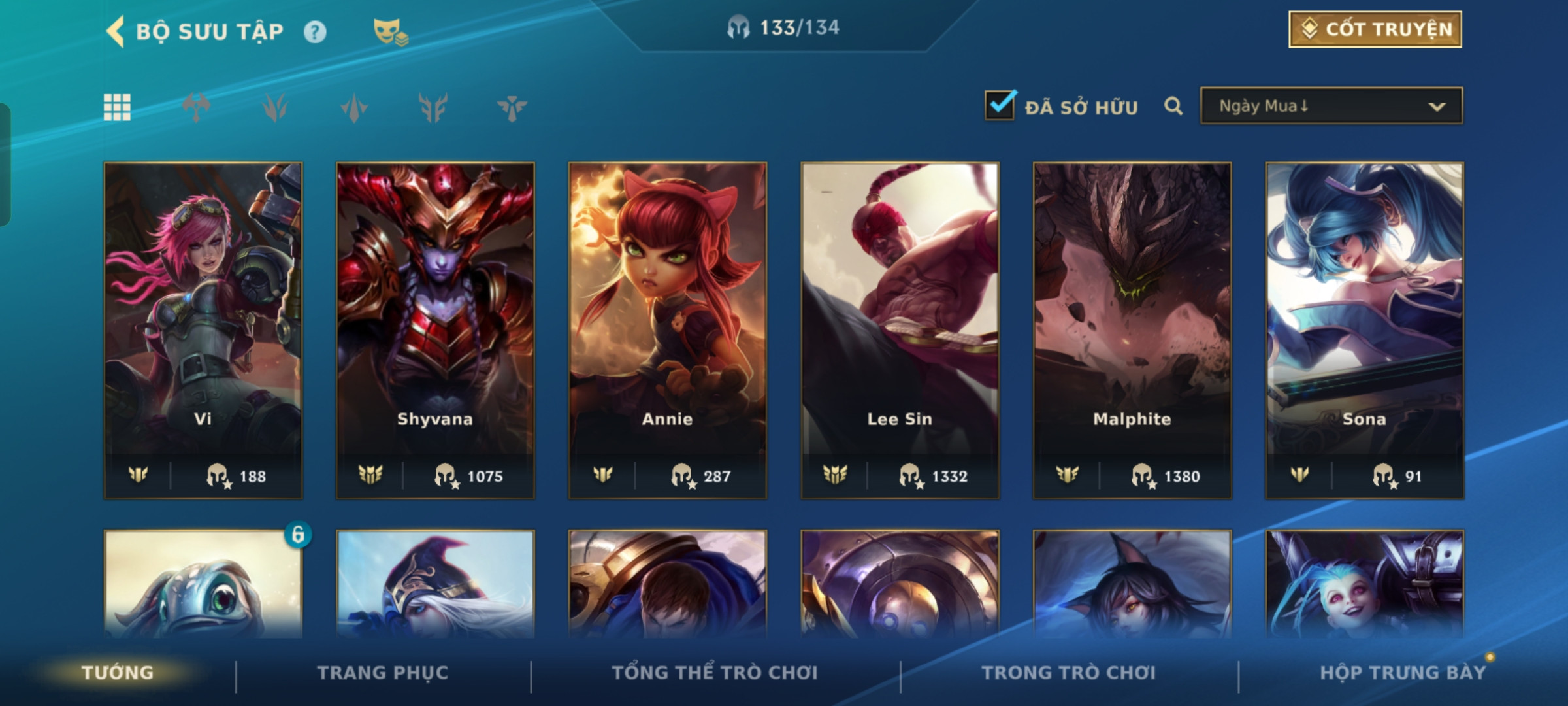1568x706 pixels.
Task: Select the Tướng tab
Action: [118, 673]
